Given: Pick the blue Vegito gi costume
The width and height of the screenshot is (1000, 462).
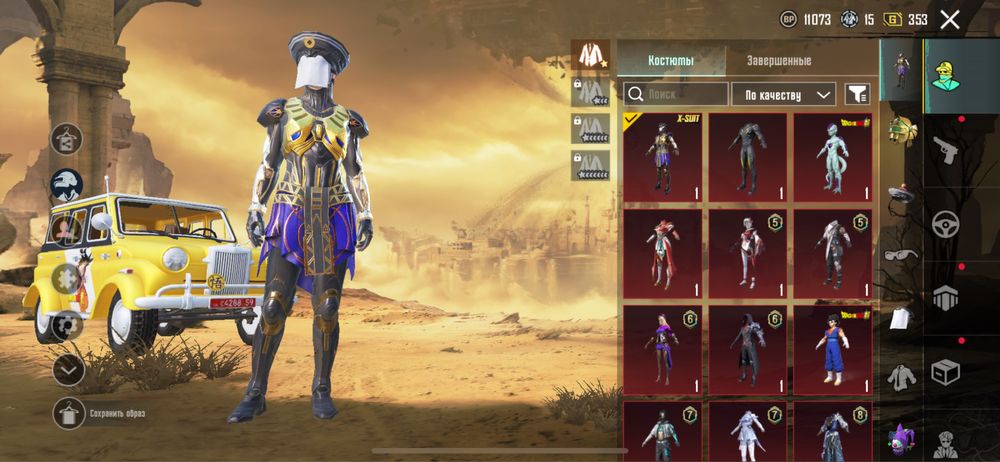Looking at the screenshot, I should (x=832, y=349).
